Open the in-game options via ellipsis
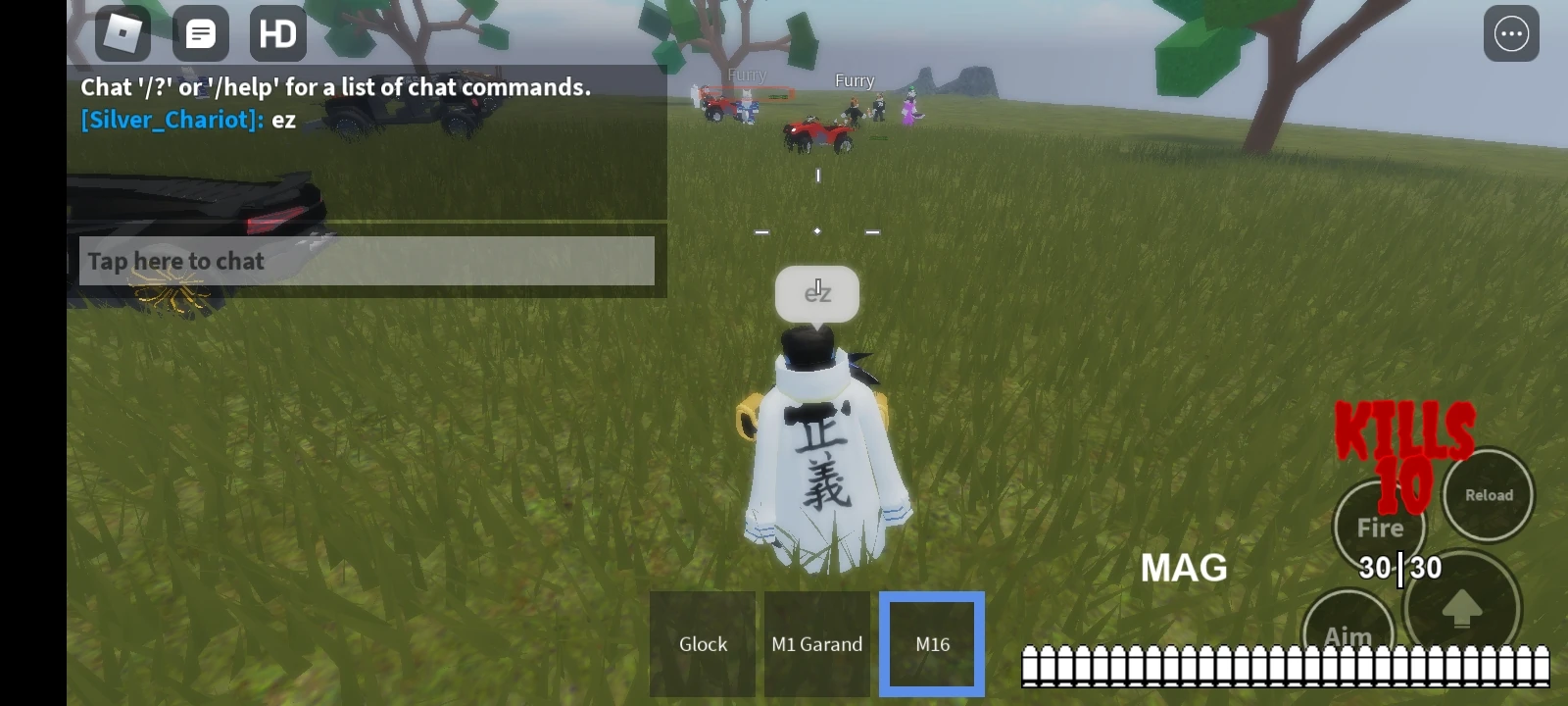 pyautogui.click(x=1510, y=33)
